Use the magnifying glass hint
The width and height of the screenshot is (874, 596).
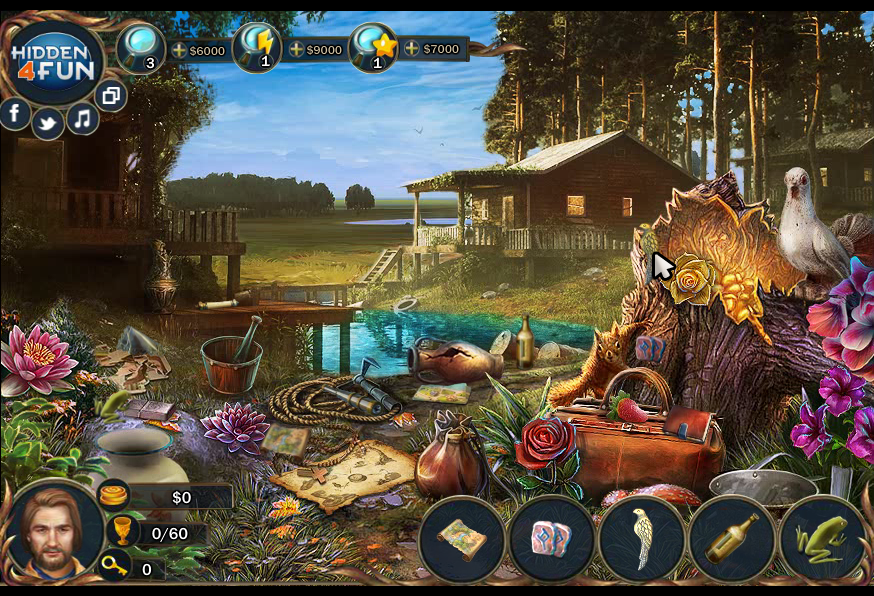(x=140, y=47)
